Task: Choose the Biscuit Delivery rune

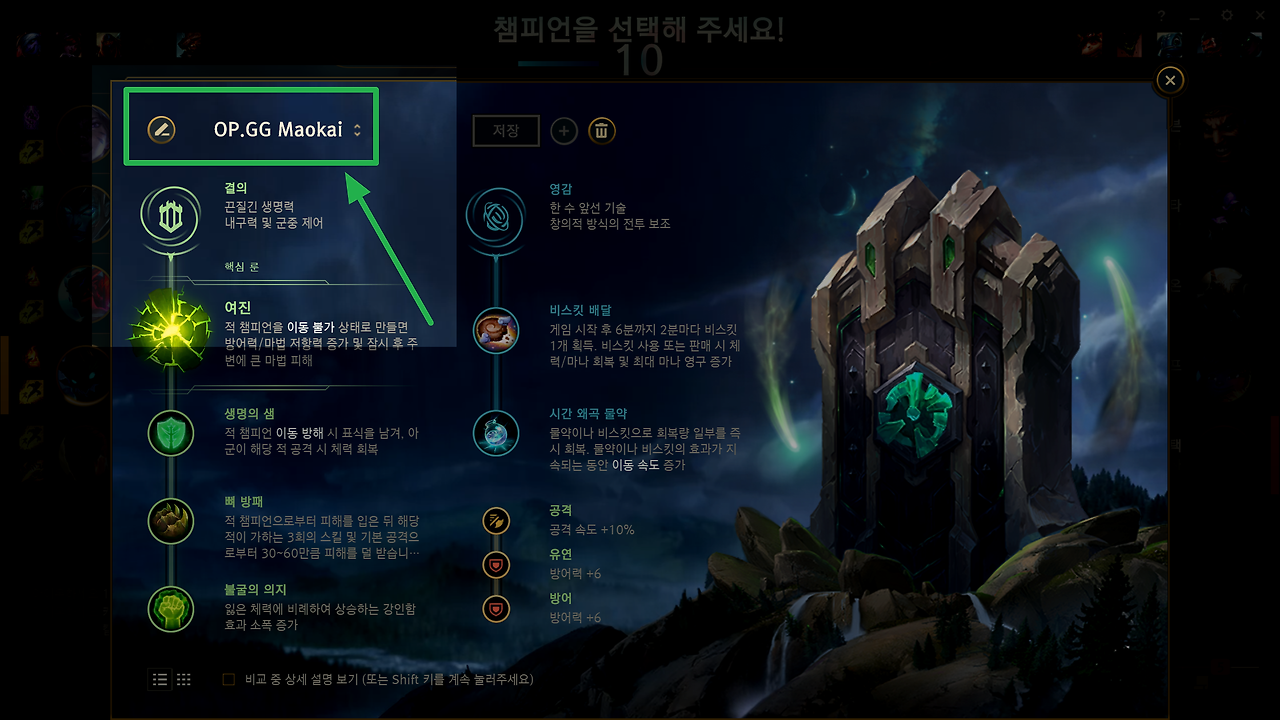Action: [x=496, y=331]
